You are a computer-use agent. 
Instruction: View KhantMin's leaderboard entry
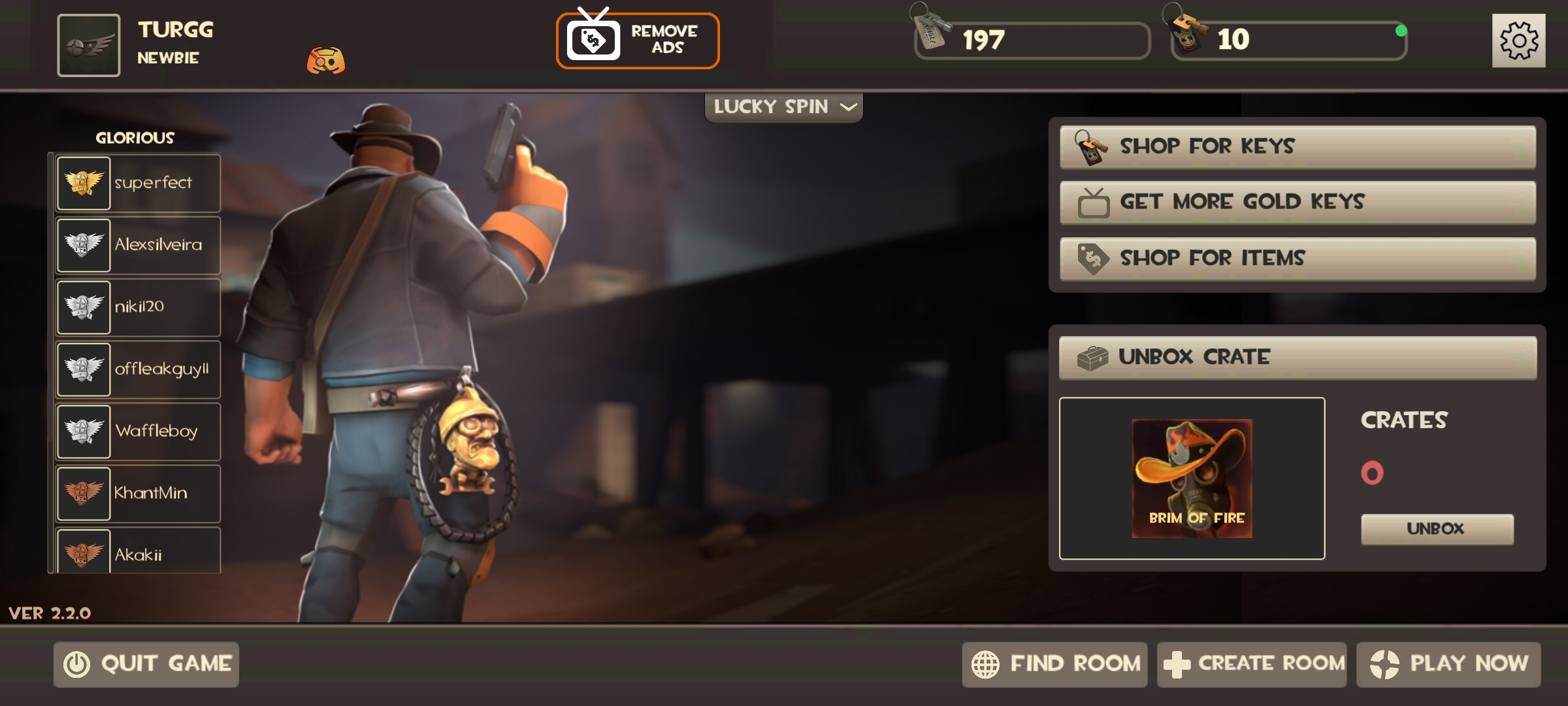pyautogui.click(x=139, y=494)
